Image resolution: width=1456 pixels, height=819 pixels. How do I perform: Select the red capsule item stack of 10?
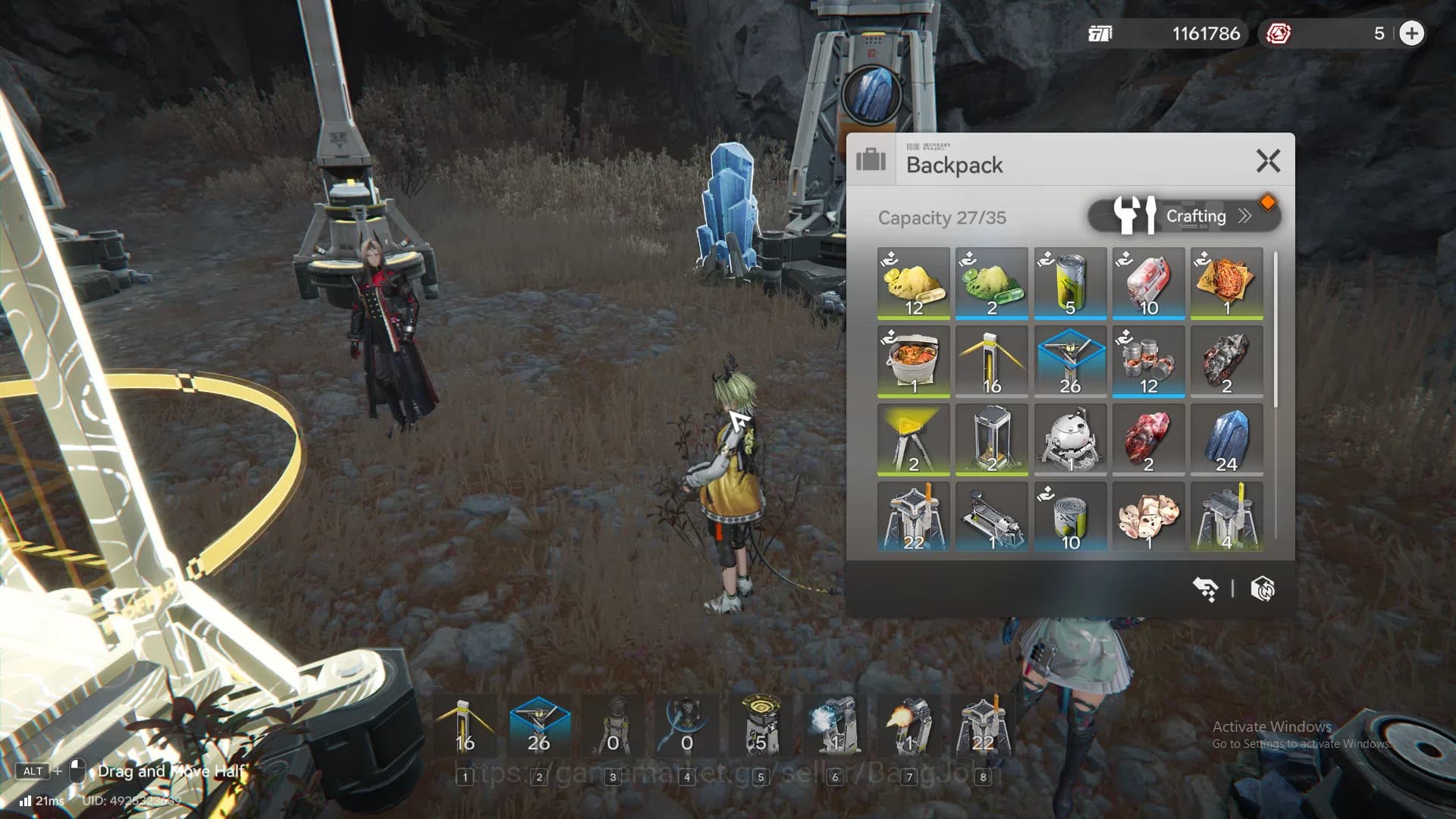(1148, 283)
